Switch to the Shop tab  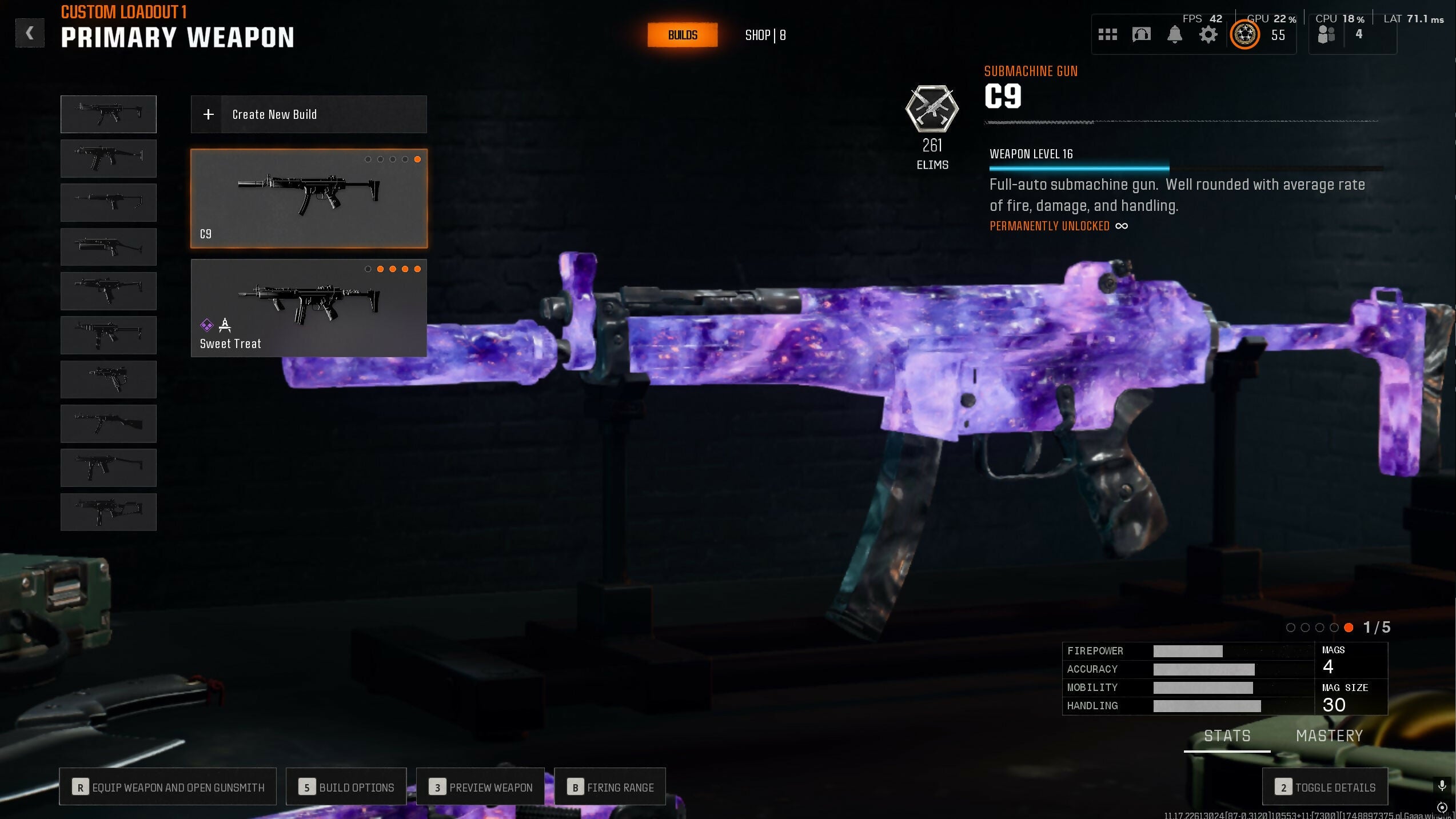click(x=765, y=35)
